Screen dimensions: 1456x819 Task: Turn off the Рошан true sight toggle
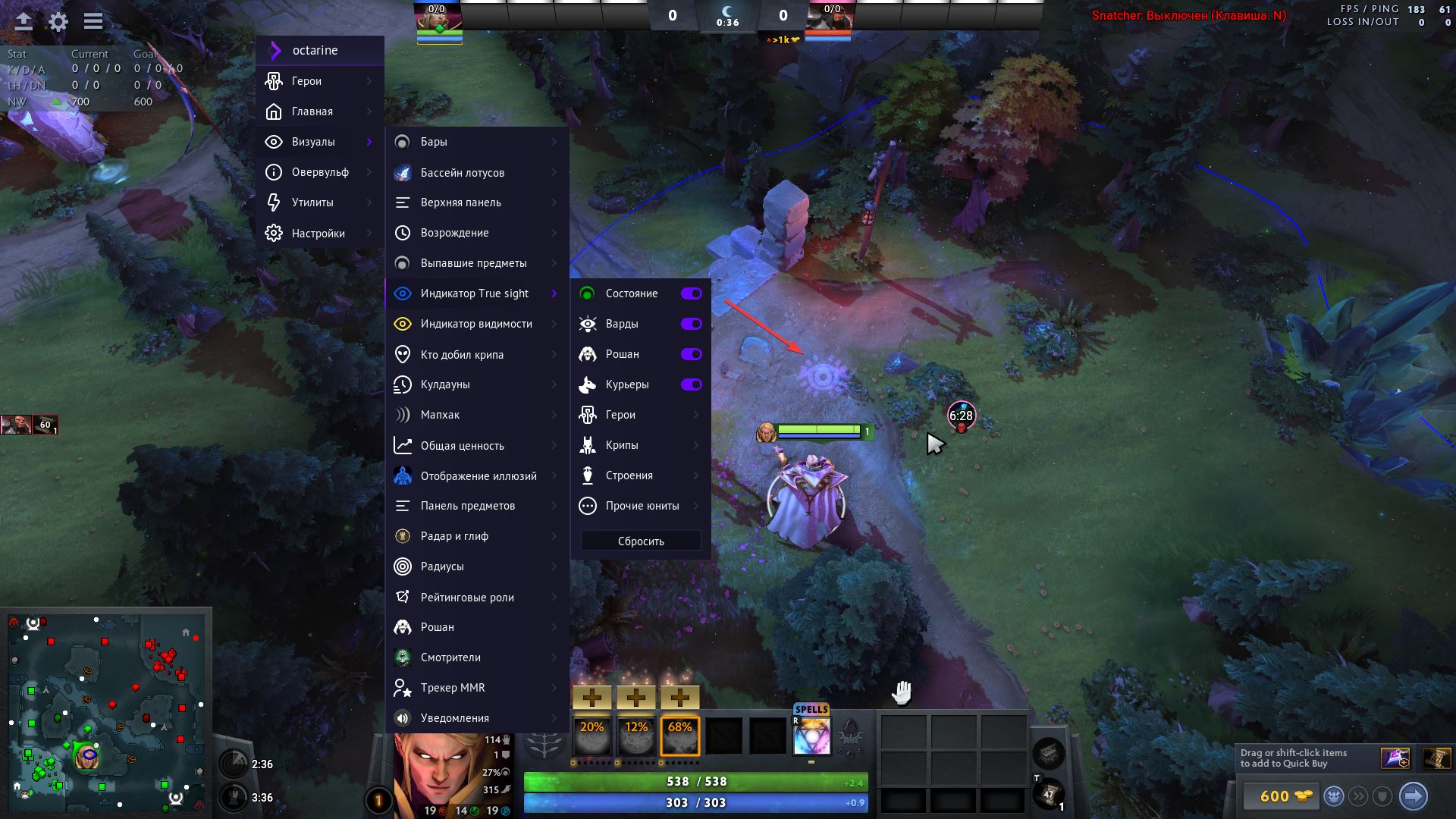[691, 354]
